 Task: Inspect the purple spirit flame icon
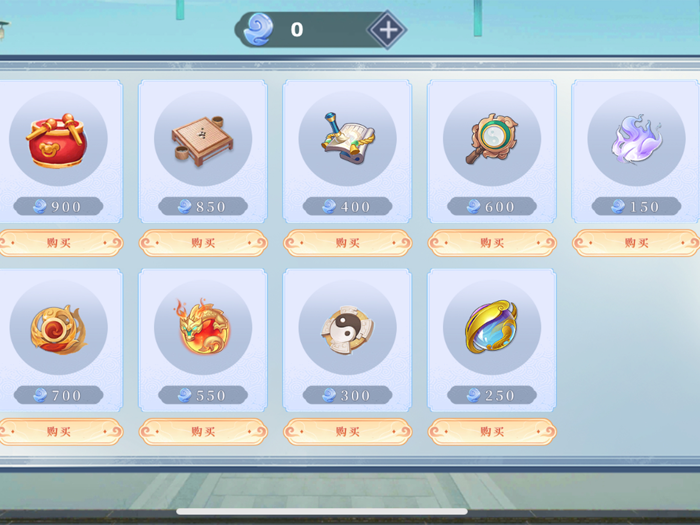coord(636,139)
